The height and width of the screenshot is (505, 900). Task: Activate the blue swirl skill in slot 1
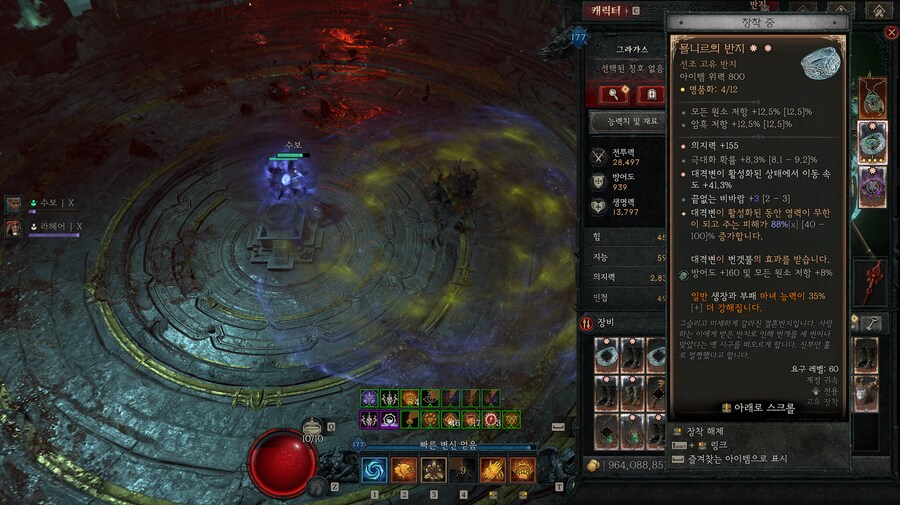pyautogui.click(x=375, y=470)
